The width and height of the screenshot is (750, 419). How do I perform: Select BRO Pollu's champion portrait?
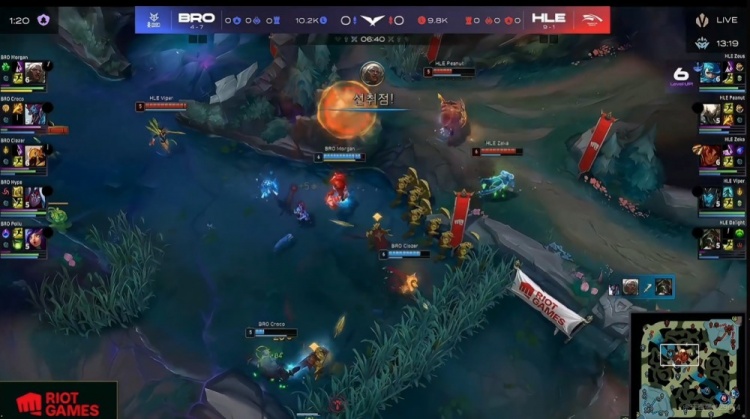click(32, 238)
